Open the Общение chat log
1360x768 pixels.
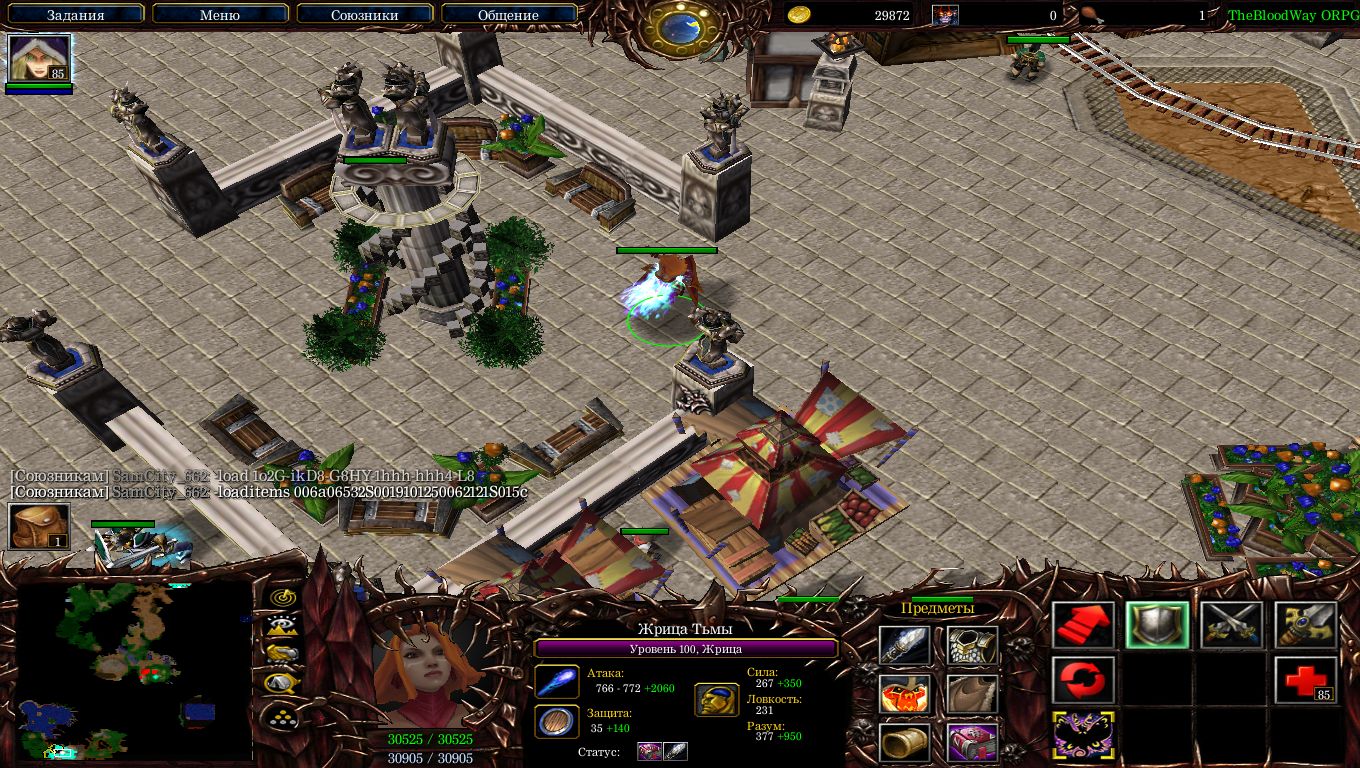point(508,15)
